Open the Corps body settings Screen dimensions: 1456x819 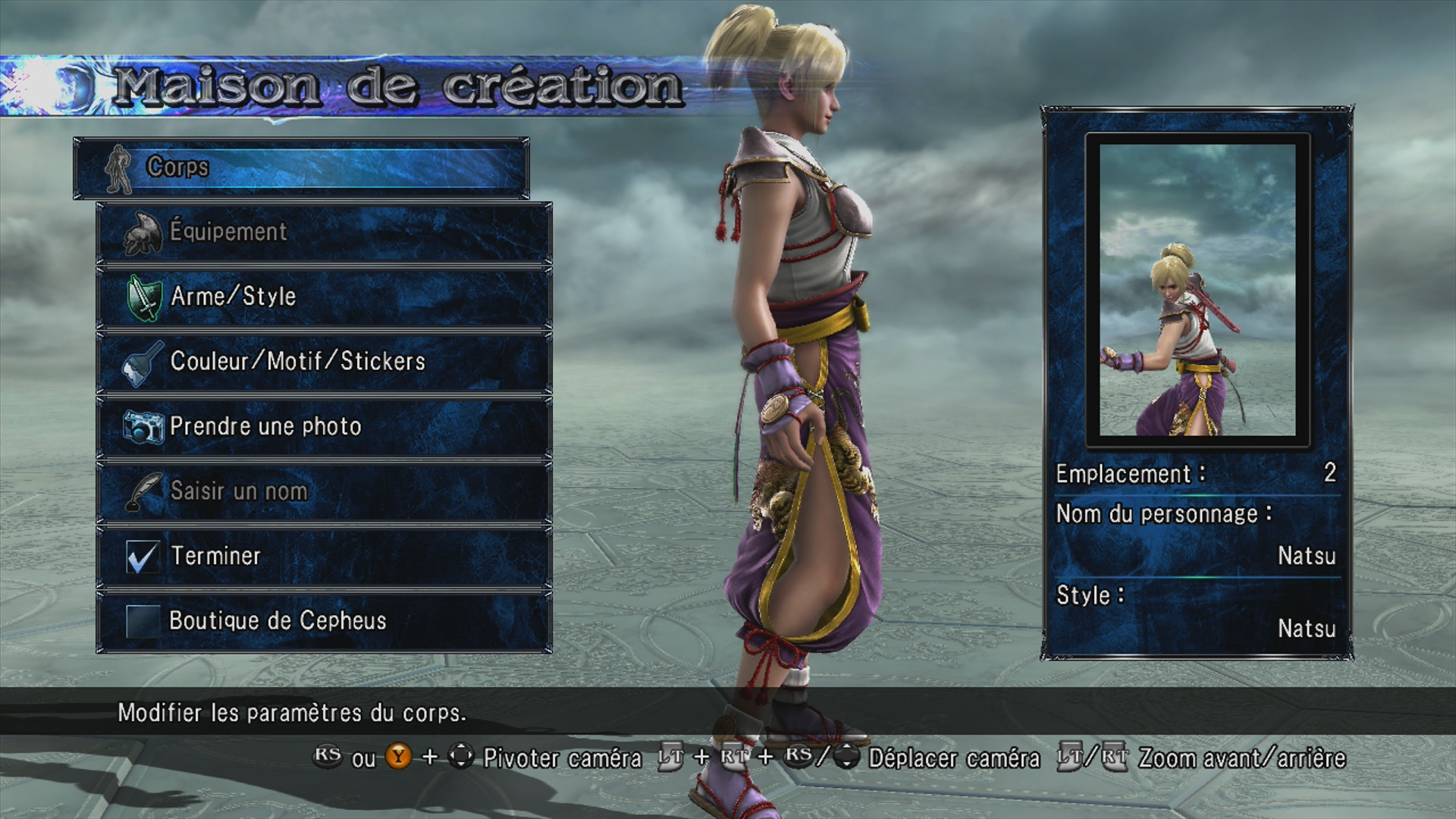[x=301, y=168]
